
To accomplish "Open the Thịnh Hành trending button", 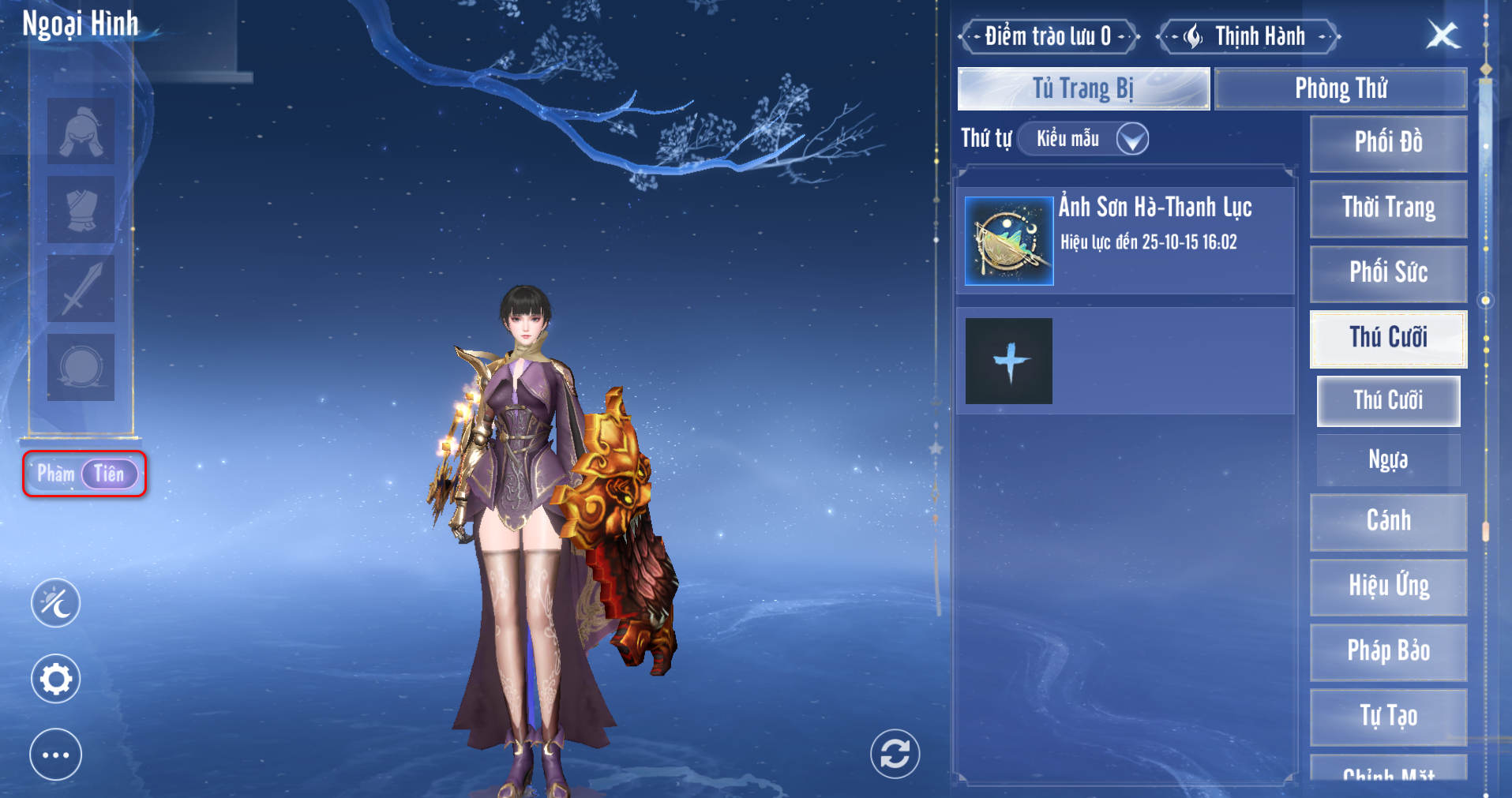I will point(1247,36).
